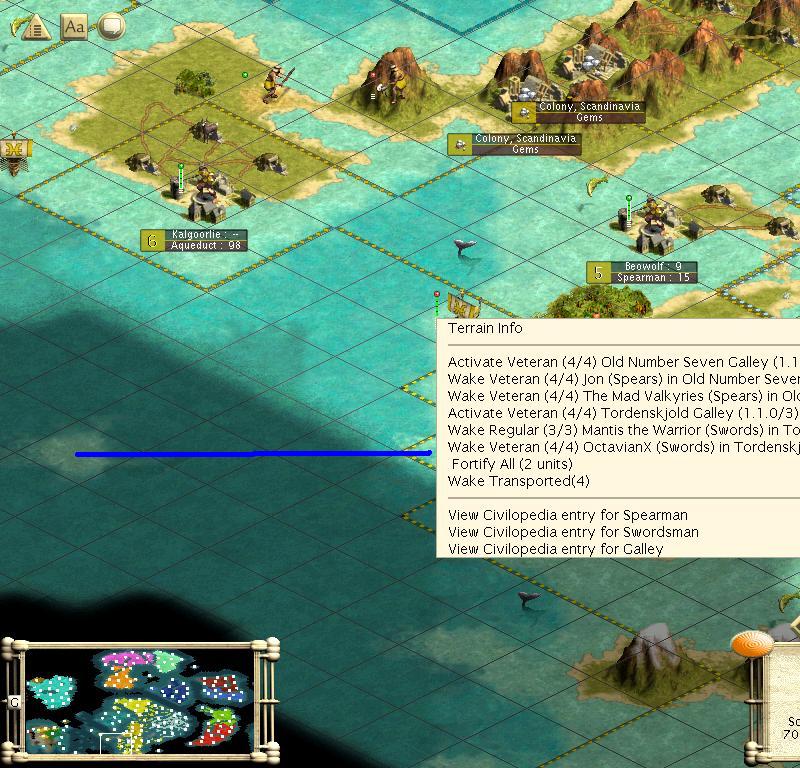Open the Civilopedia 'Aa' button
Viewport: 800px width, 768px height.
point(74,26)
